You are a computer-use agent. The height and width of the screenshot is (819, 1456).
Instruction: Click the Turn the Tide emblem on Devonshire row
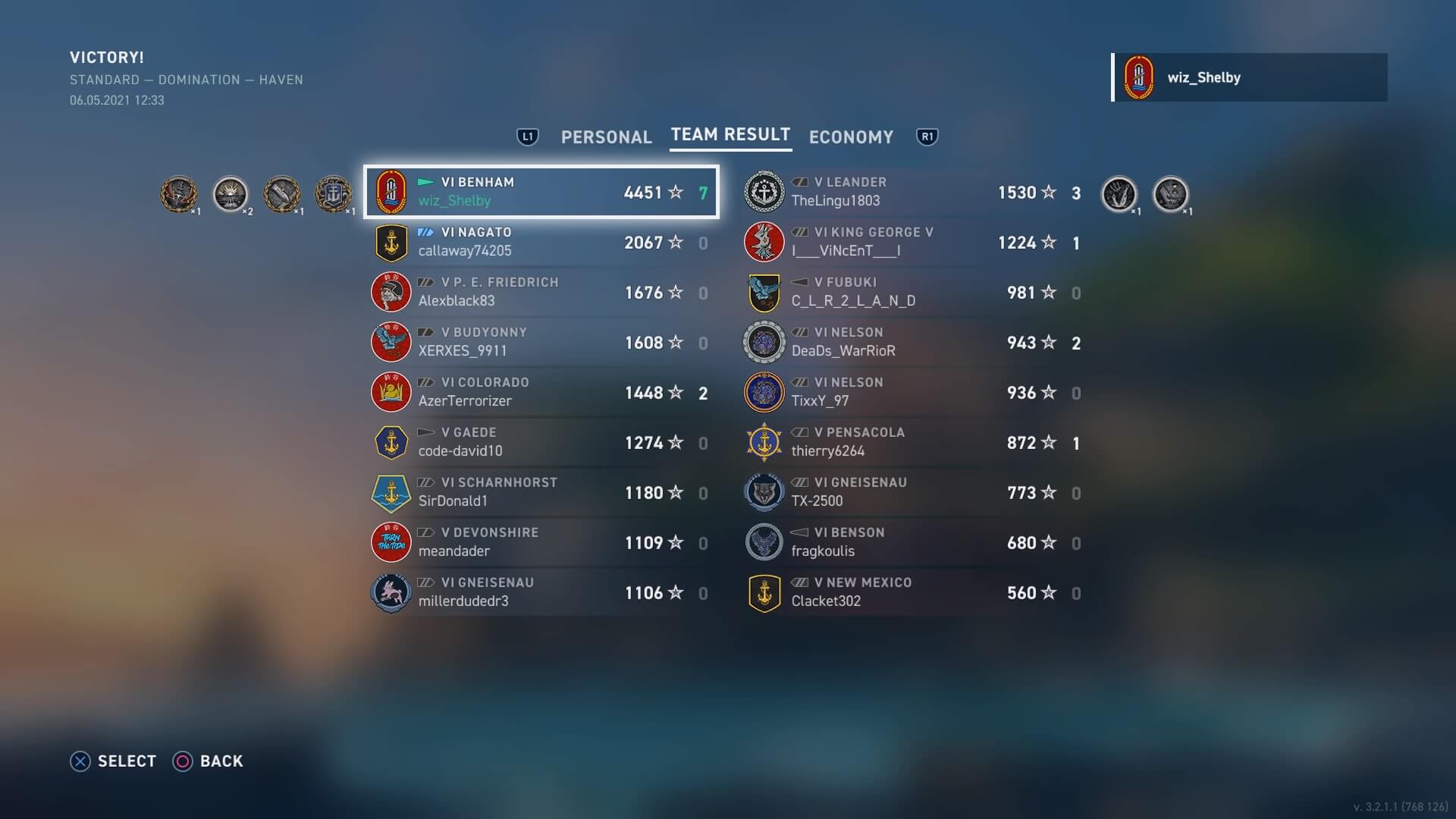(391, 542)
